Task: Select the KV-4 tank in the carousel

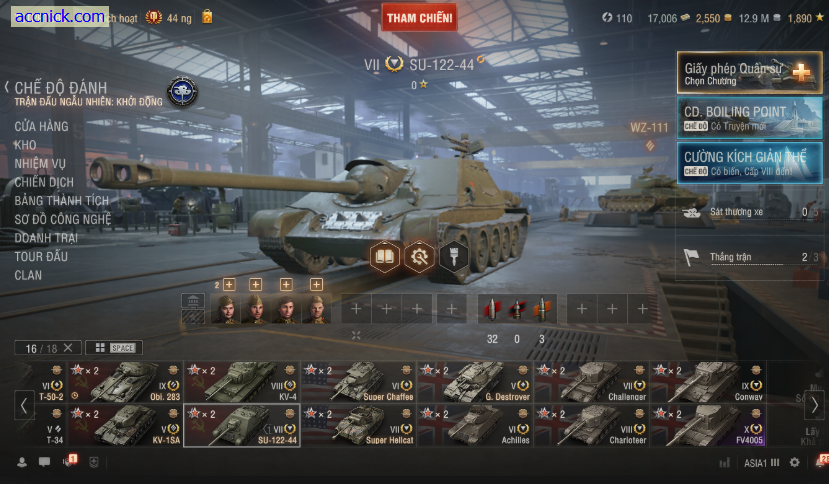Action: [242, 382]
